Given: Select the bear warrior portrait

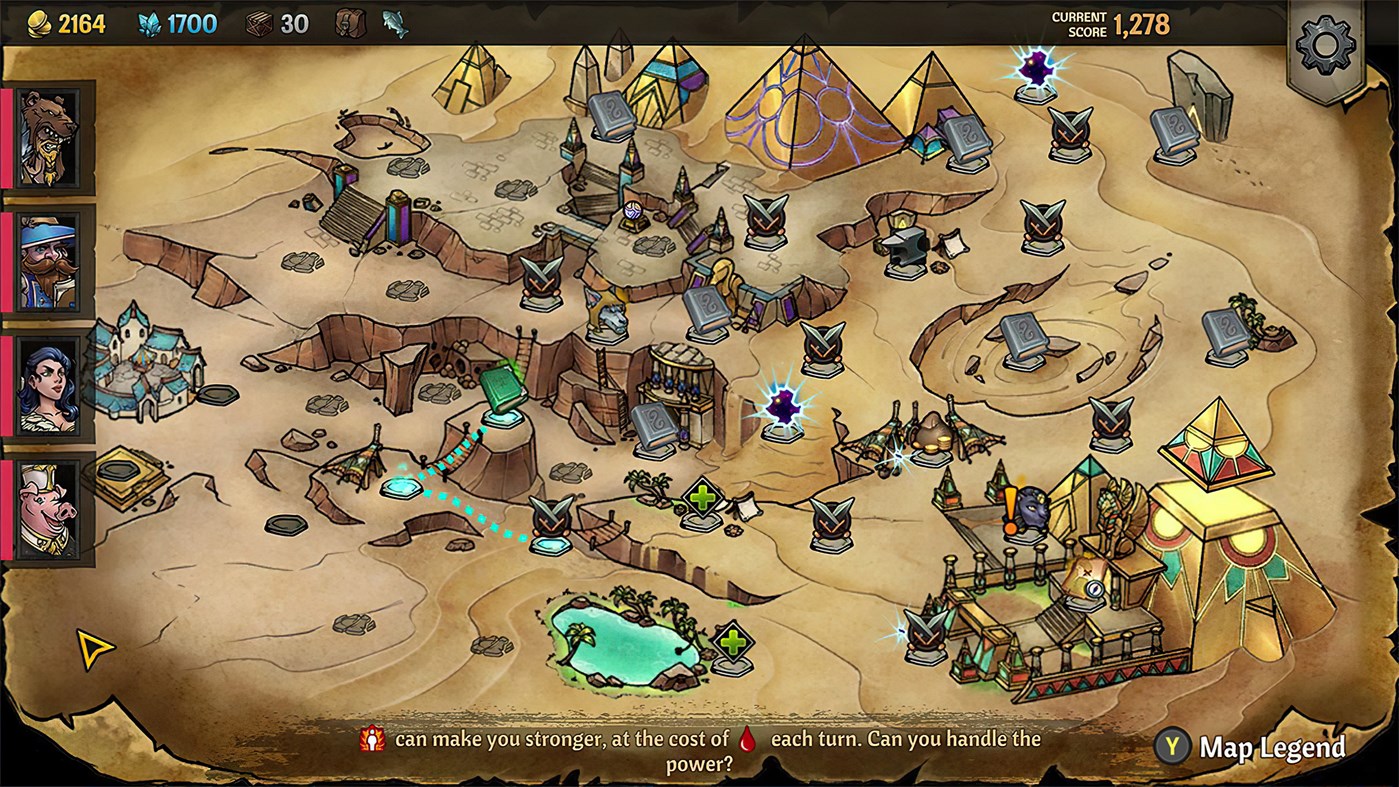Looking at the screenshot, I should point(48,137).
